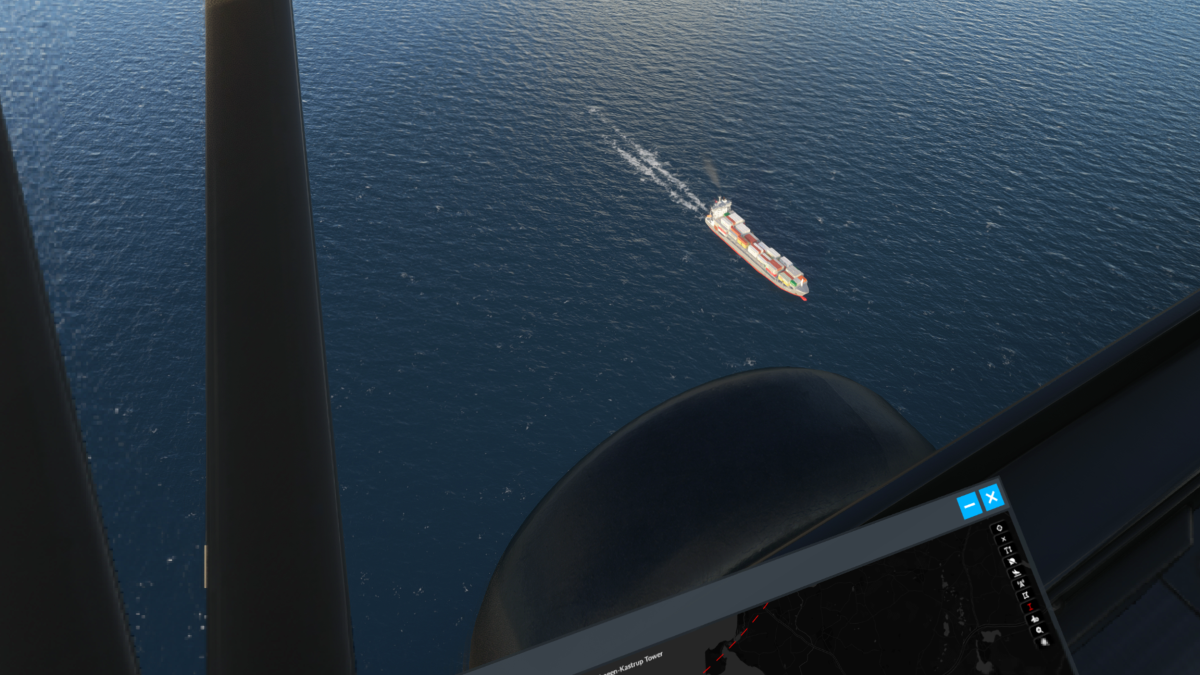Click the magnifying glass zoom icon on map
Image resolution: width=1200 pixels, height=675 pixels.
(1040, 631)
